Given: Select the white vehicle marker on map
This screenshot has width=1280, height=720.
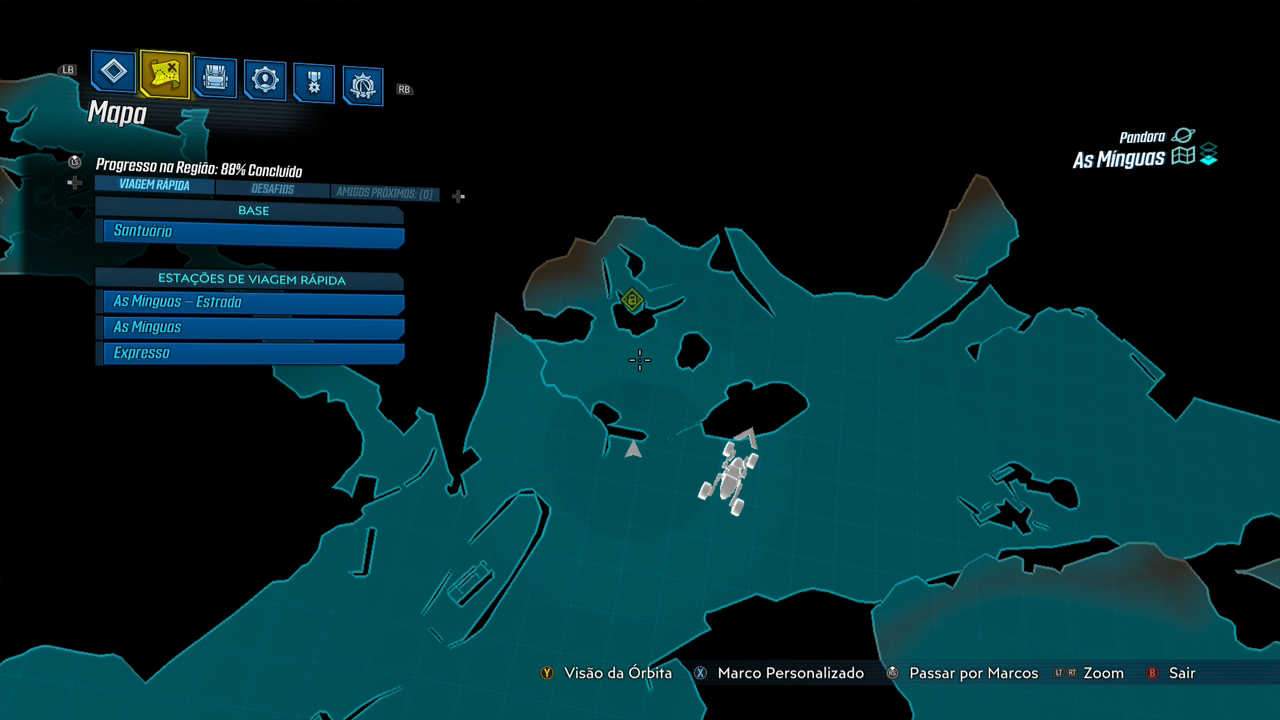Looking at the screenshot, I should (731, 477).
